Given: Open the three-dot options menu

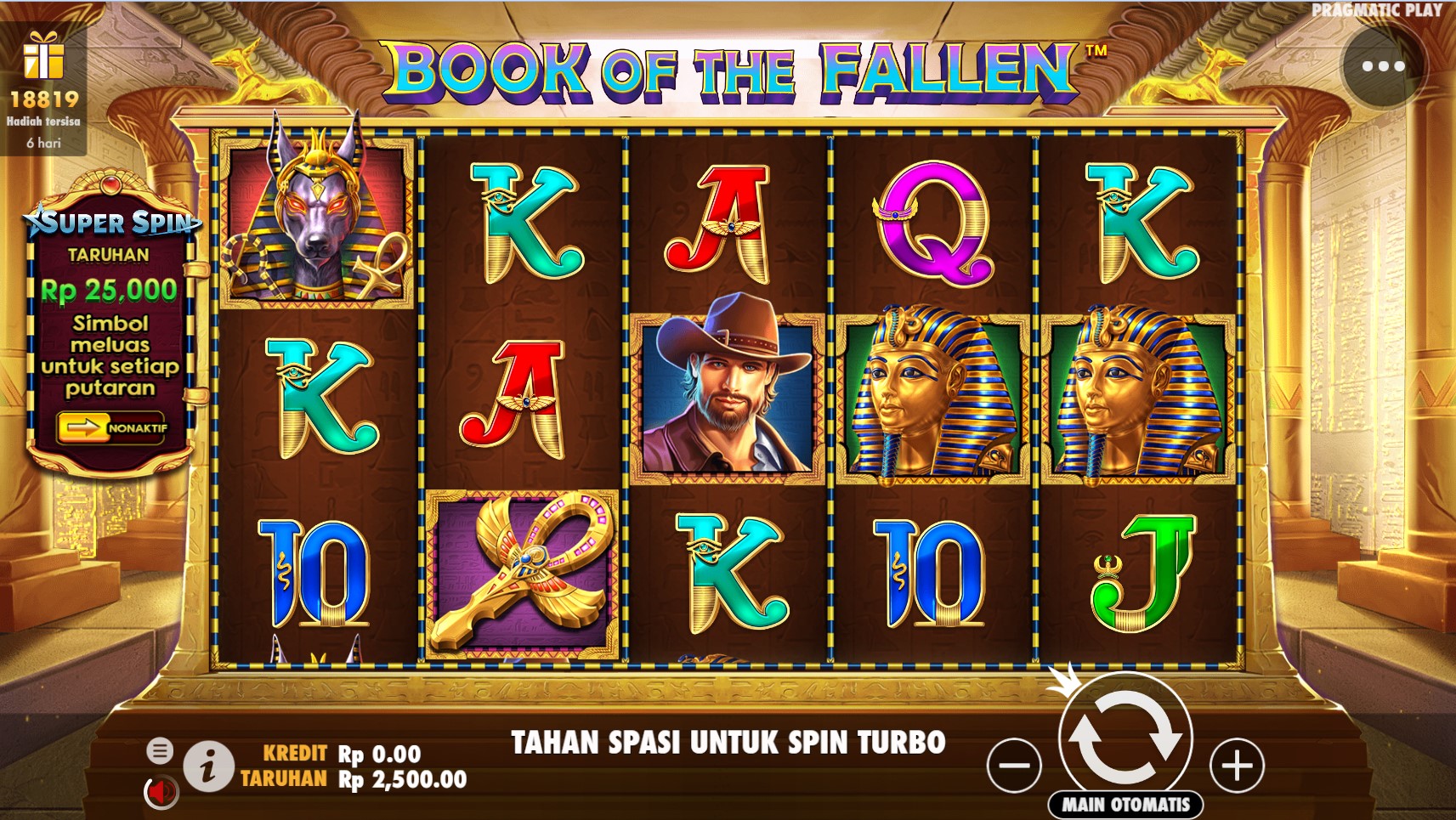Looking at the screenshot, I should pos(1383,66).
